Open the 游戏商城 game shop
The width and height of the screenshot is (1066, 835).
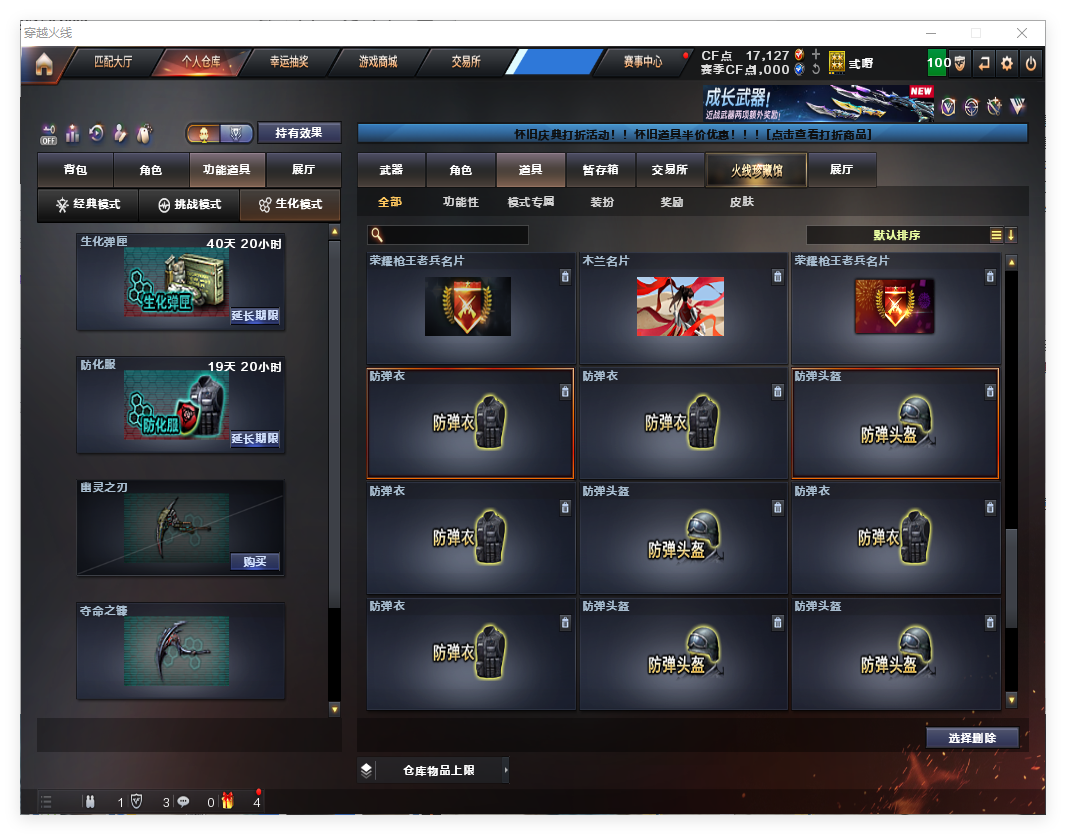(x=378, y=62)
